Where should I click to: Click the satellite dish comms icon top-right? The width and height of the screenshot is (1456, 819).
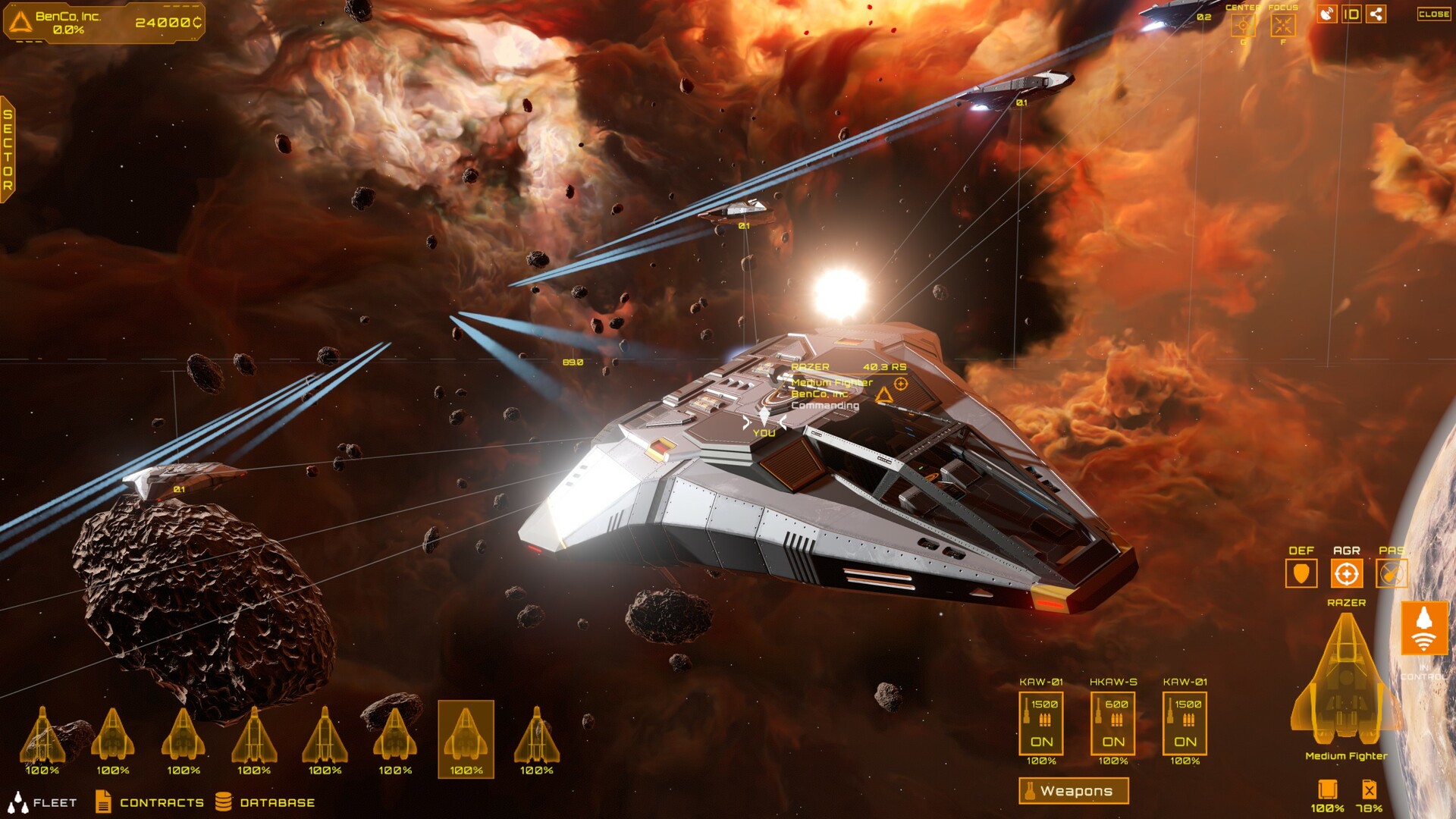point(1326,14)
